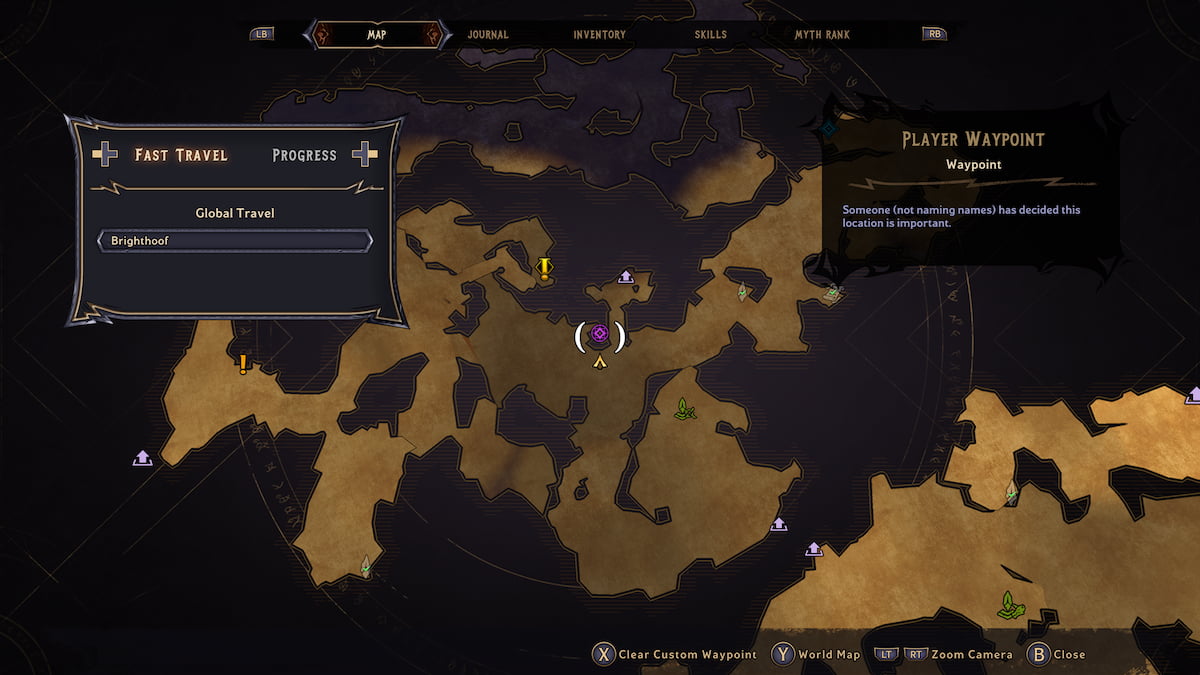This screenshot has height=675, width=1200.
Task: Click the purple player waypoint marker
Action: point(599,334)
